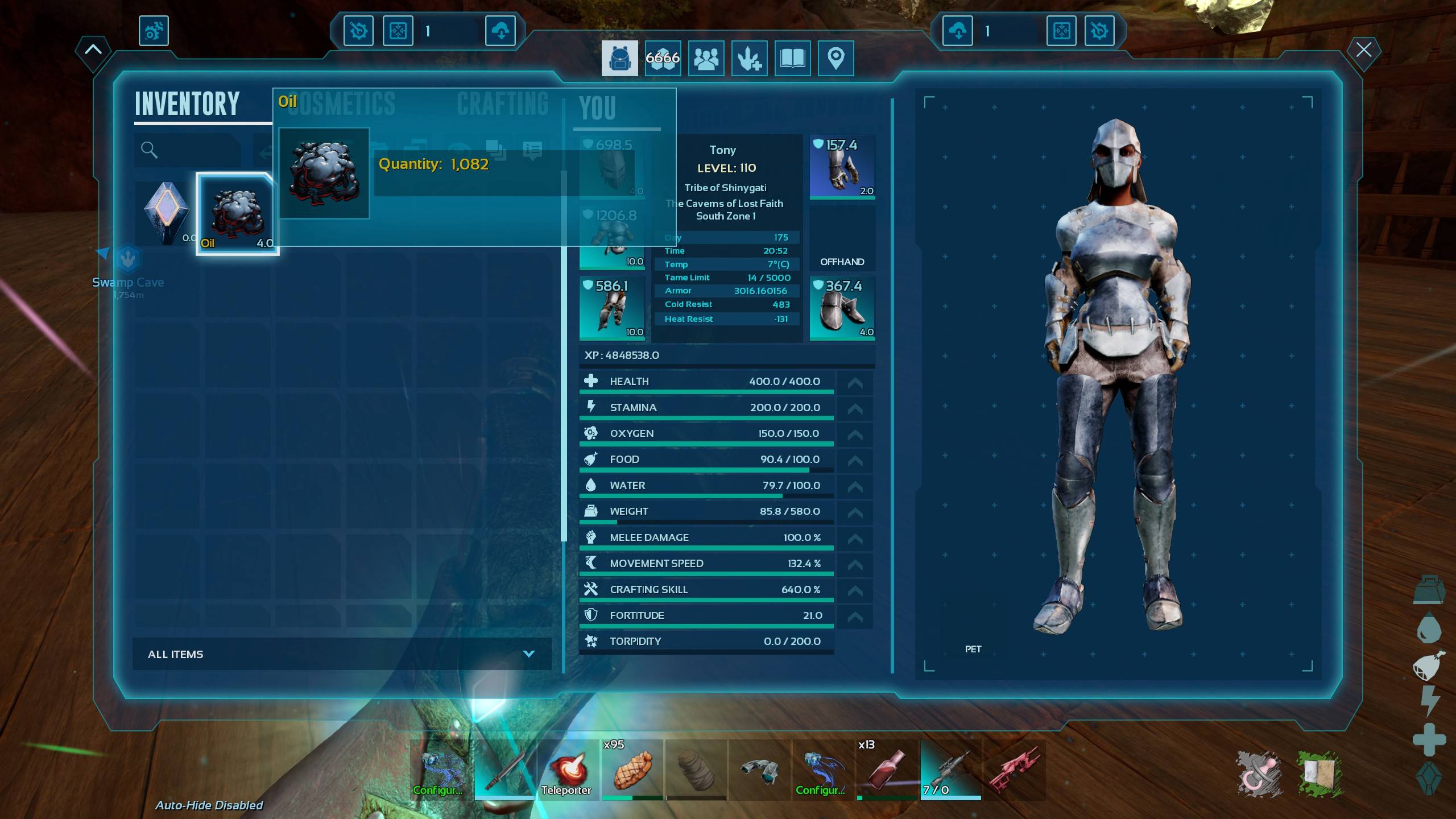The height and width of the screenshot is (819, 1456).
Task: Select the x13 red bottle hotbar slot
Action: tap(887, 769)
